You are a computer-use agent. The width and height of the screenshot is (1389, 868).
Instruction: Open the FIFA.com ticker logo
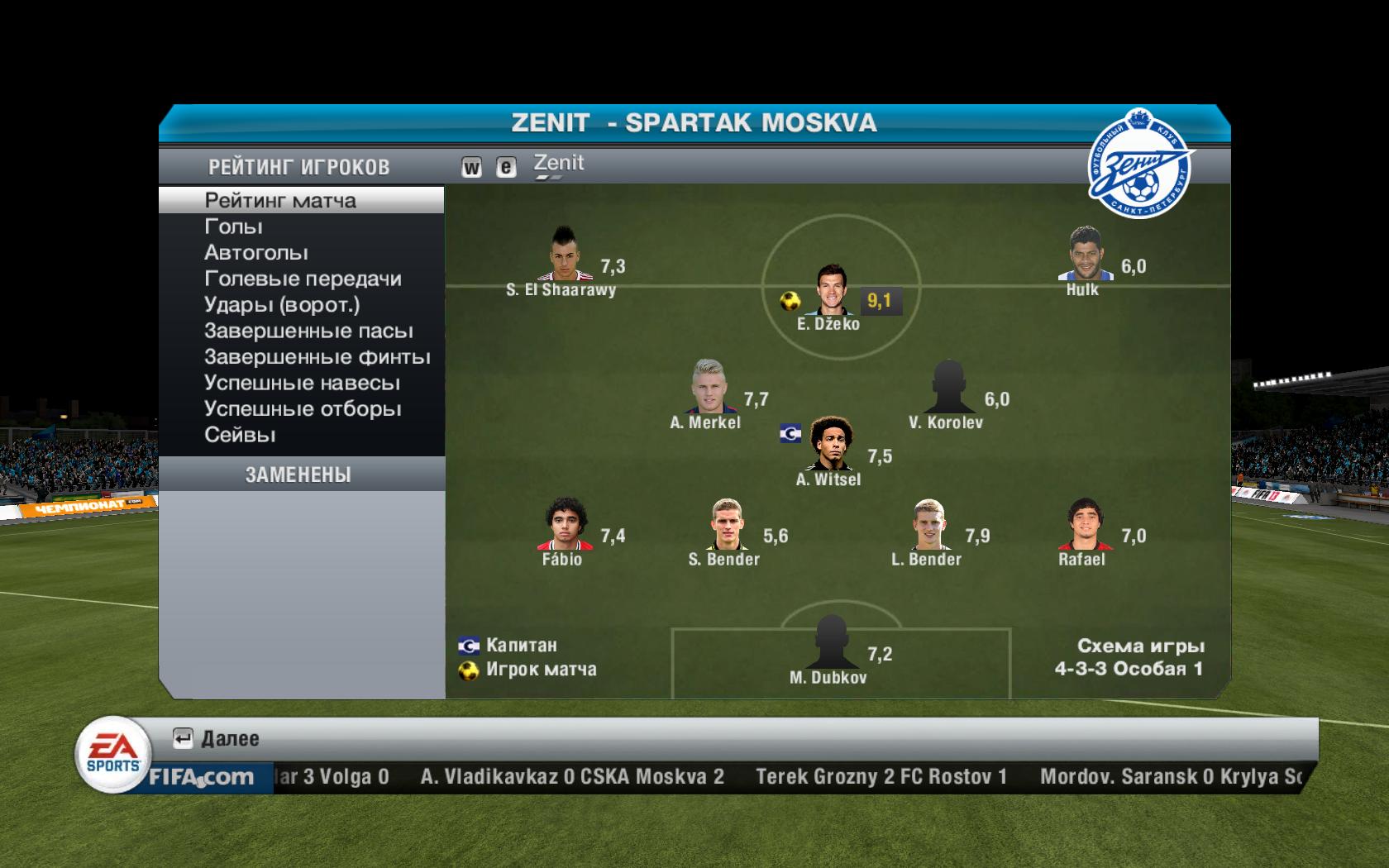[201, 777]
